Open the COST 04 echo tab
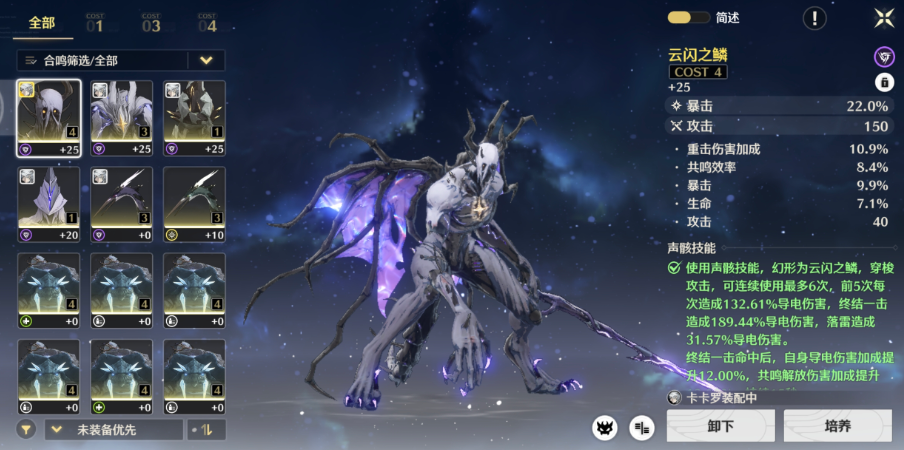Screen dimensions: 904x450 point(207,23)
